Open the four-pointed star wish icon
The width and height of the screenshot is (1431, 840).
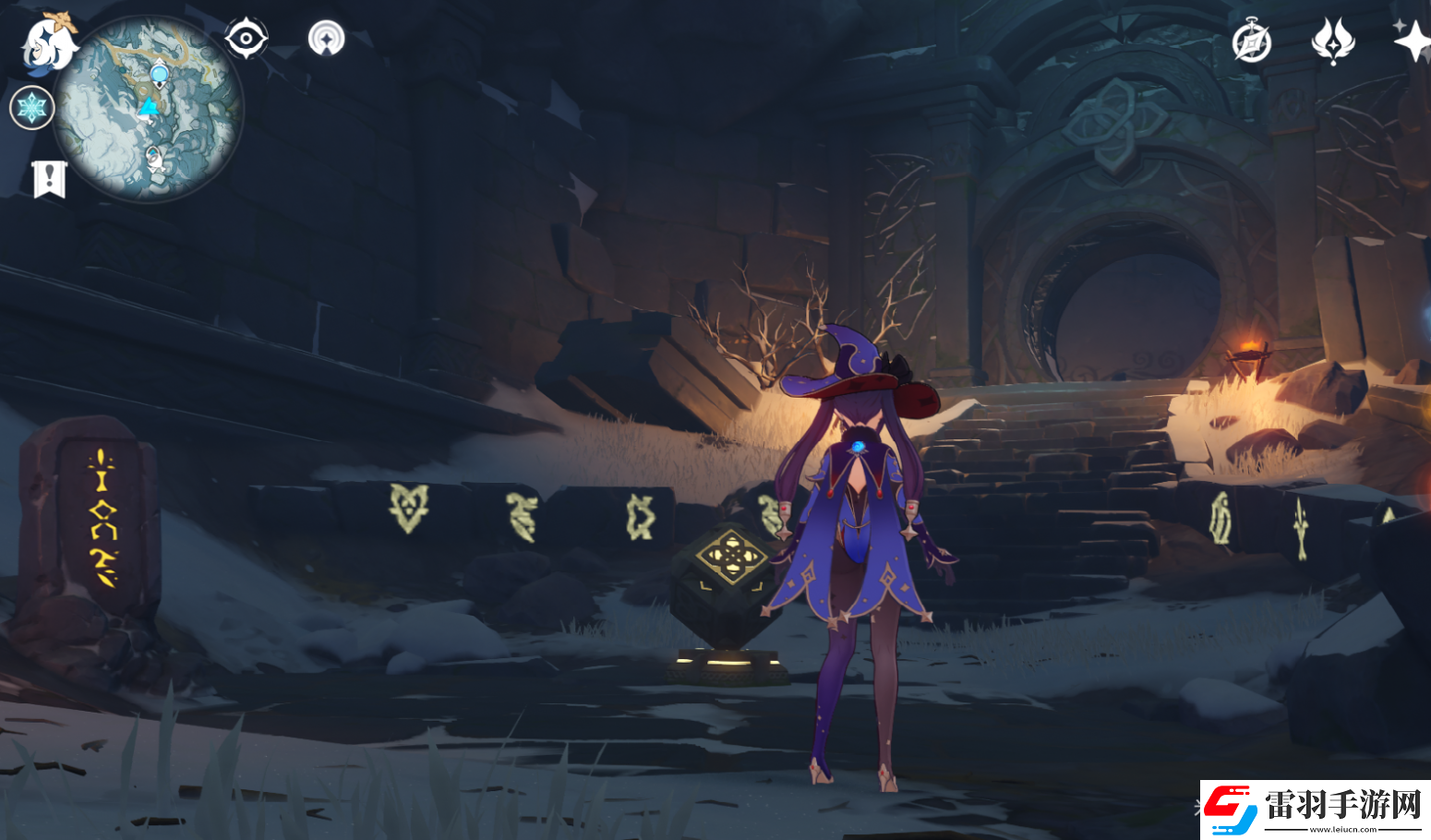tap(1412, 42)
